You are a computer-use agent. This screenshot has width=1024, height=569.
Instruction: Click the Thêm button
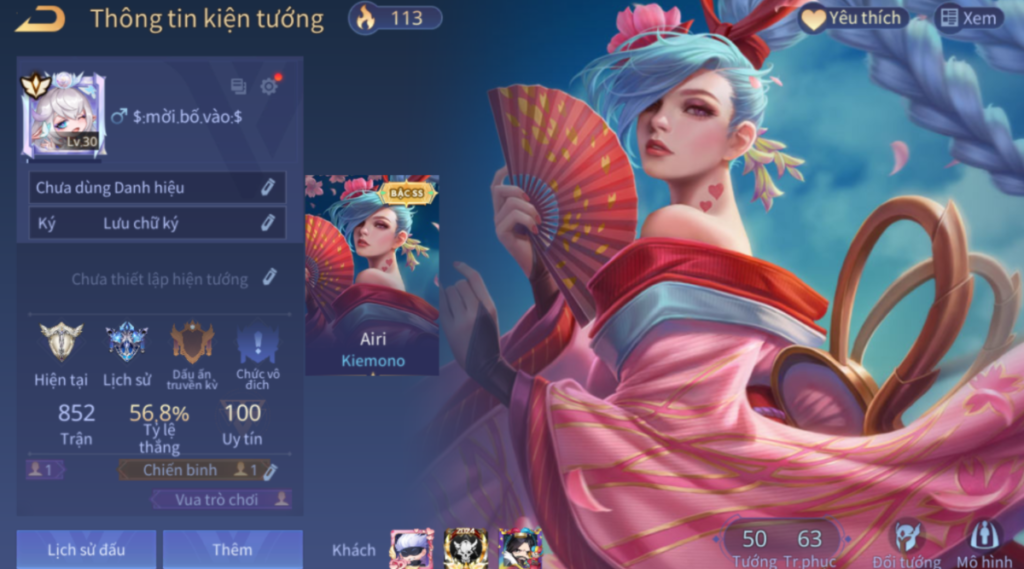coord(232,549)
